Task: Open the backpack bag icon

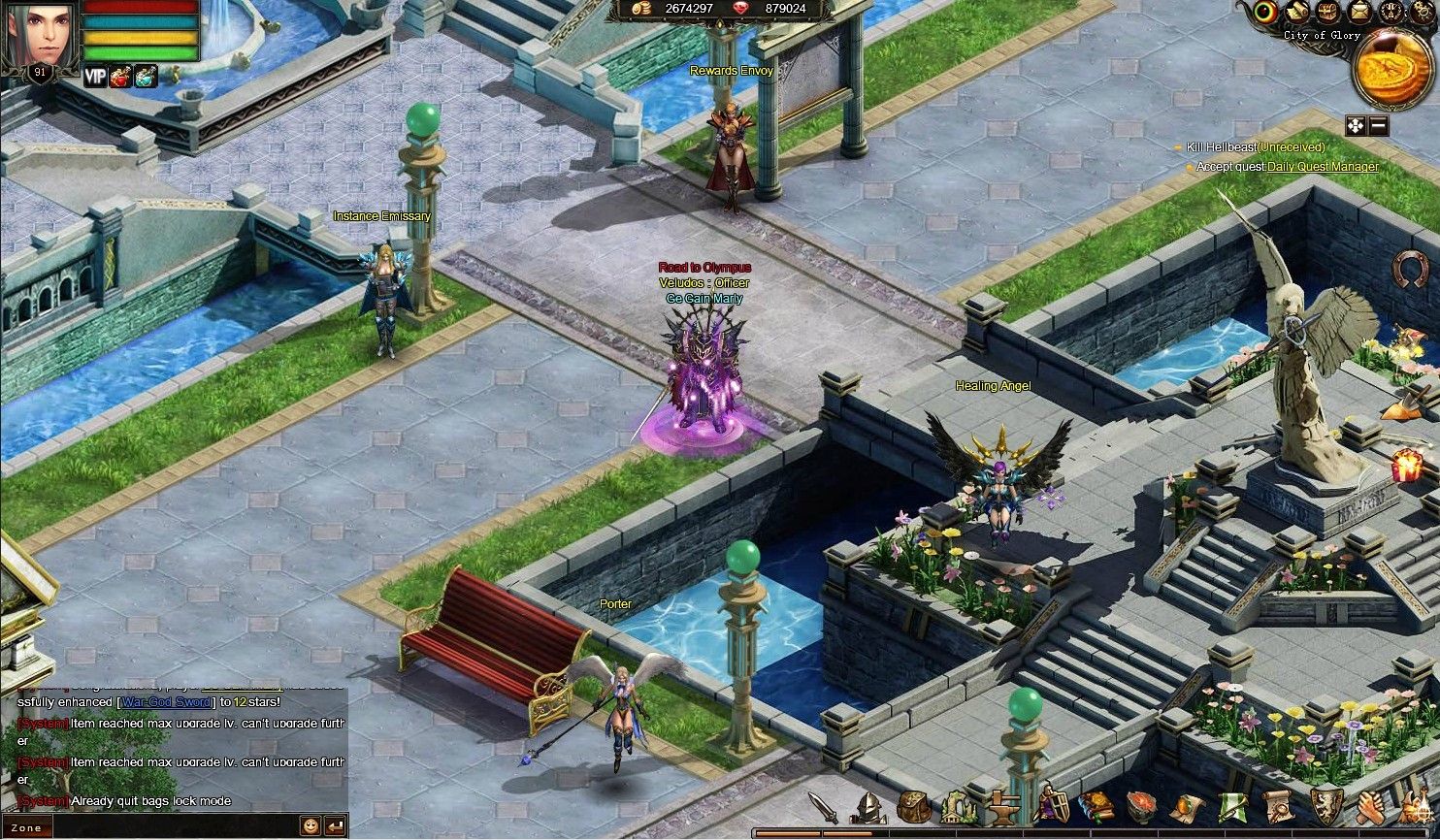Action: pyautogui.click(x=913, y=806)
